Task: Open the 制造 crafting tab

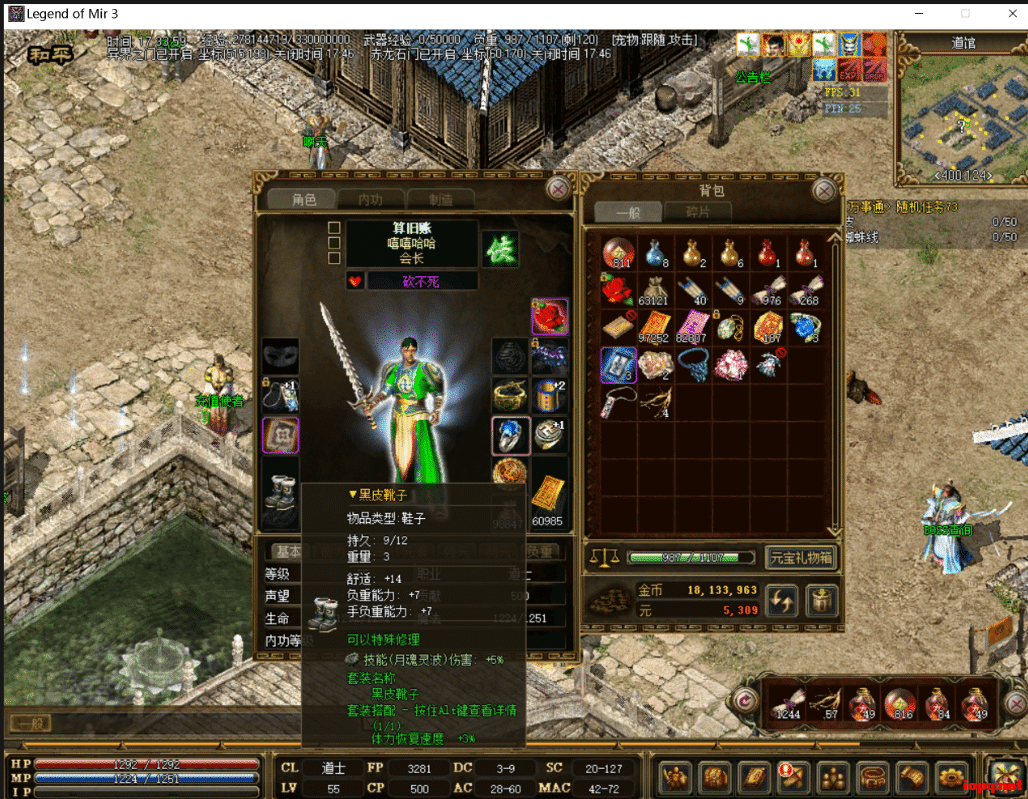Action: coord(440,199)
